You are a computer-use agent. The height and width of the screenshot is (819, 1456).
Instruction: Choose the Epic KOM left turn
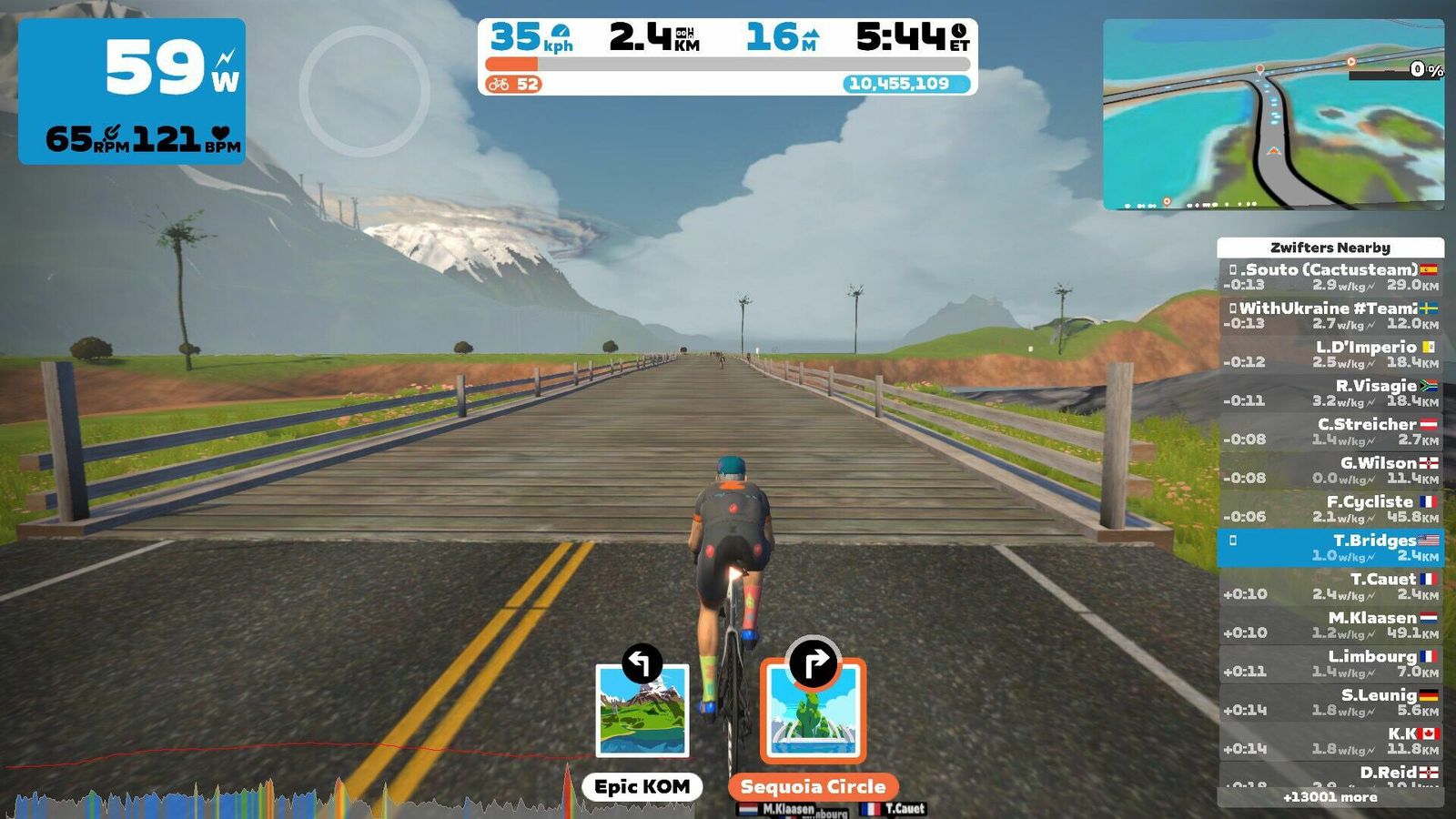(642, 711)
